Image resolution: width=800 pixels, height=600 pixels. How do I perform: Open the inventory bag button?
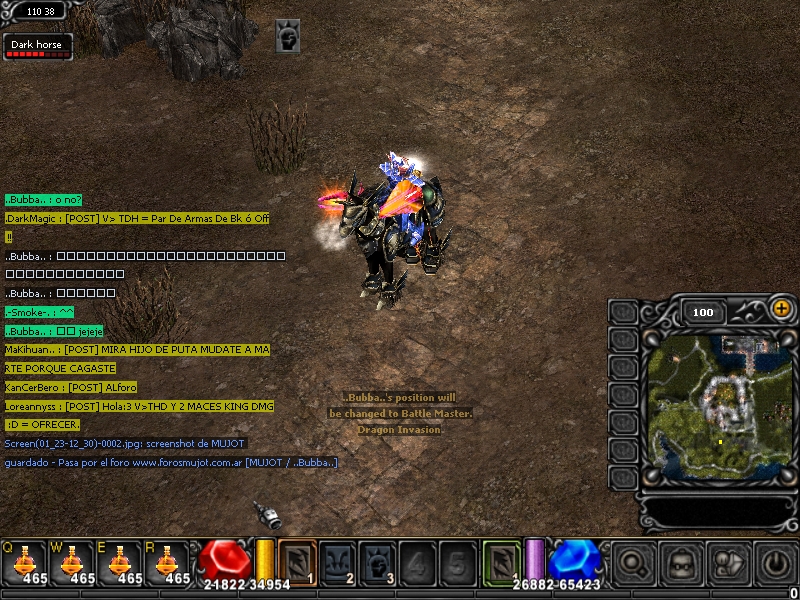pyautogui.click(x=682, y=563)
